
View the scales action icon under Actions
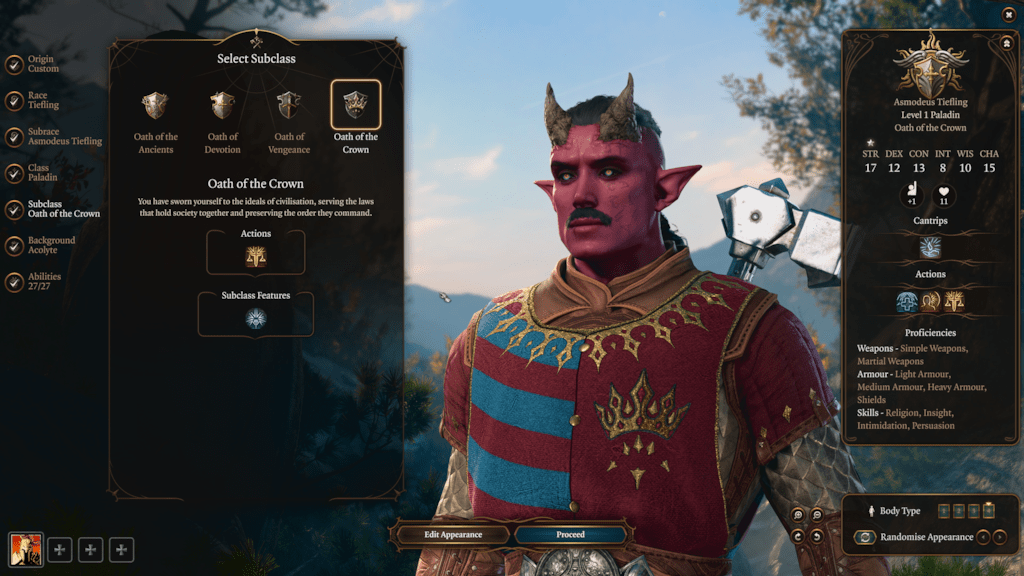(256, 257)
